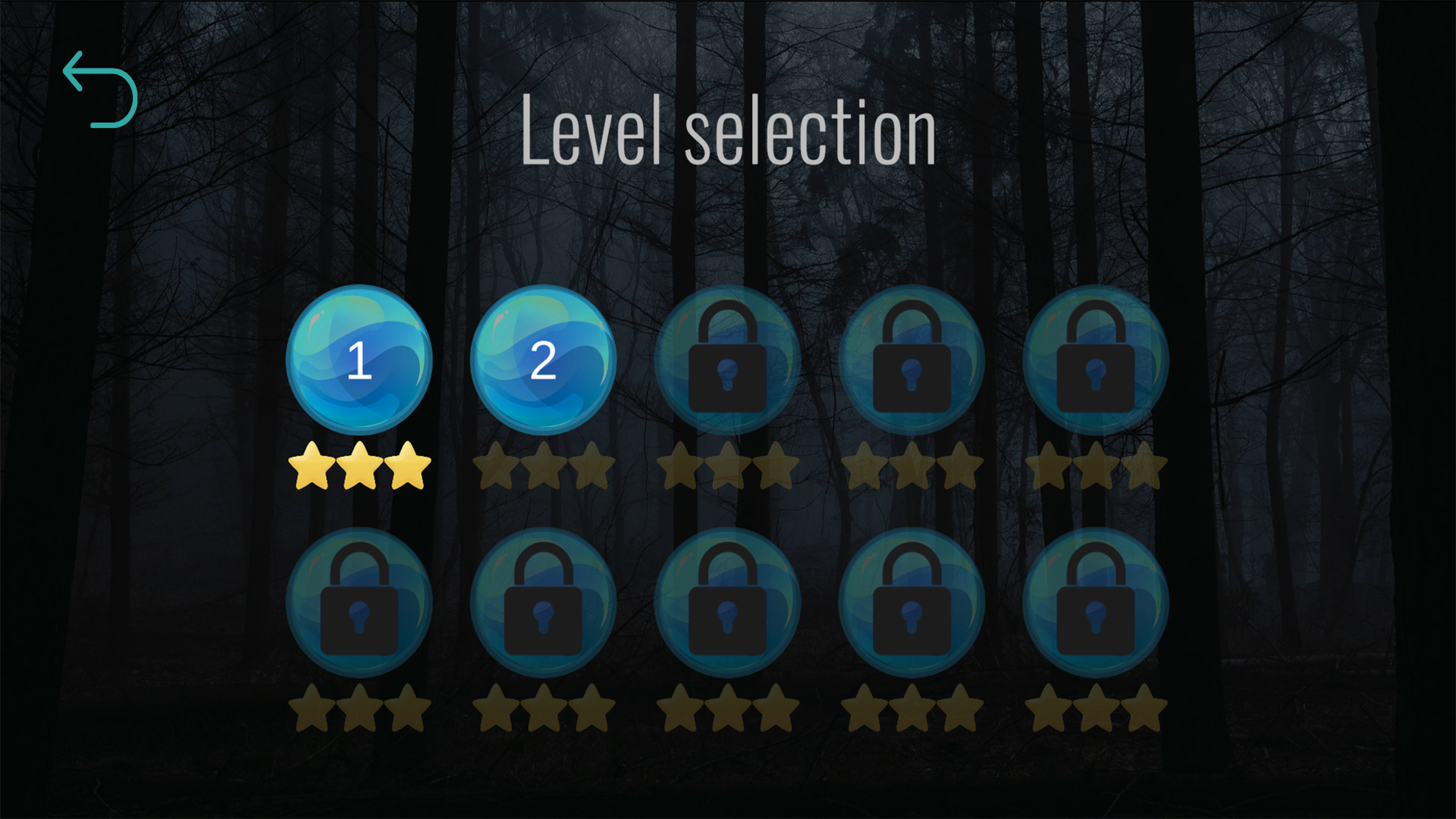The image size is (1456, 819).
Task: Click the middle dimmed star under level 2
Action: coord(543,464)
